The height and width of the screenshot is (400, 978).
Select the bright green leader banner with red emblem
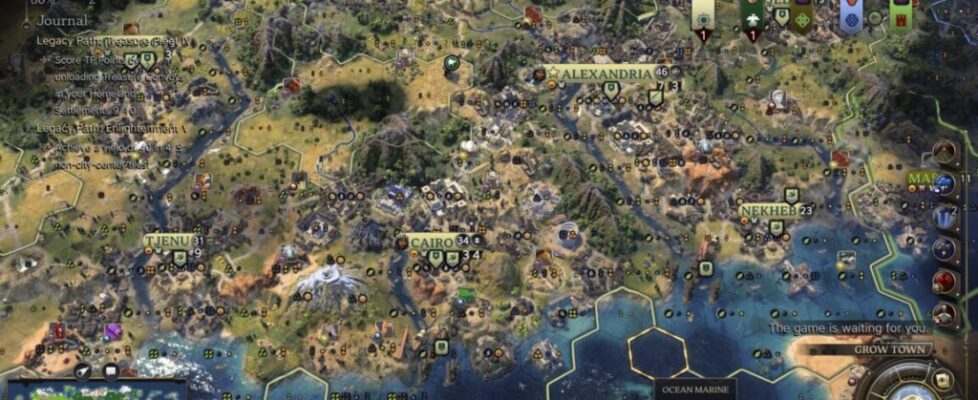(900, 16)
